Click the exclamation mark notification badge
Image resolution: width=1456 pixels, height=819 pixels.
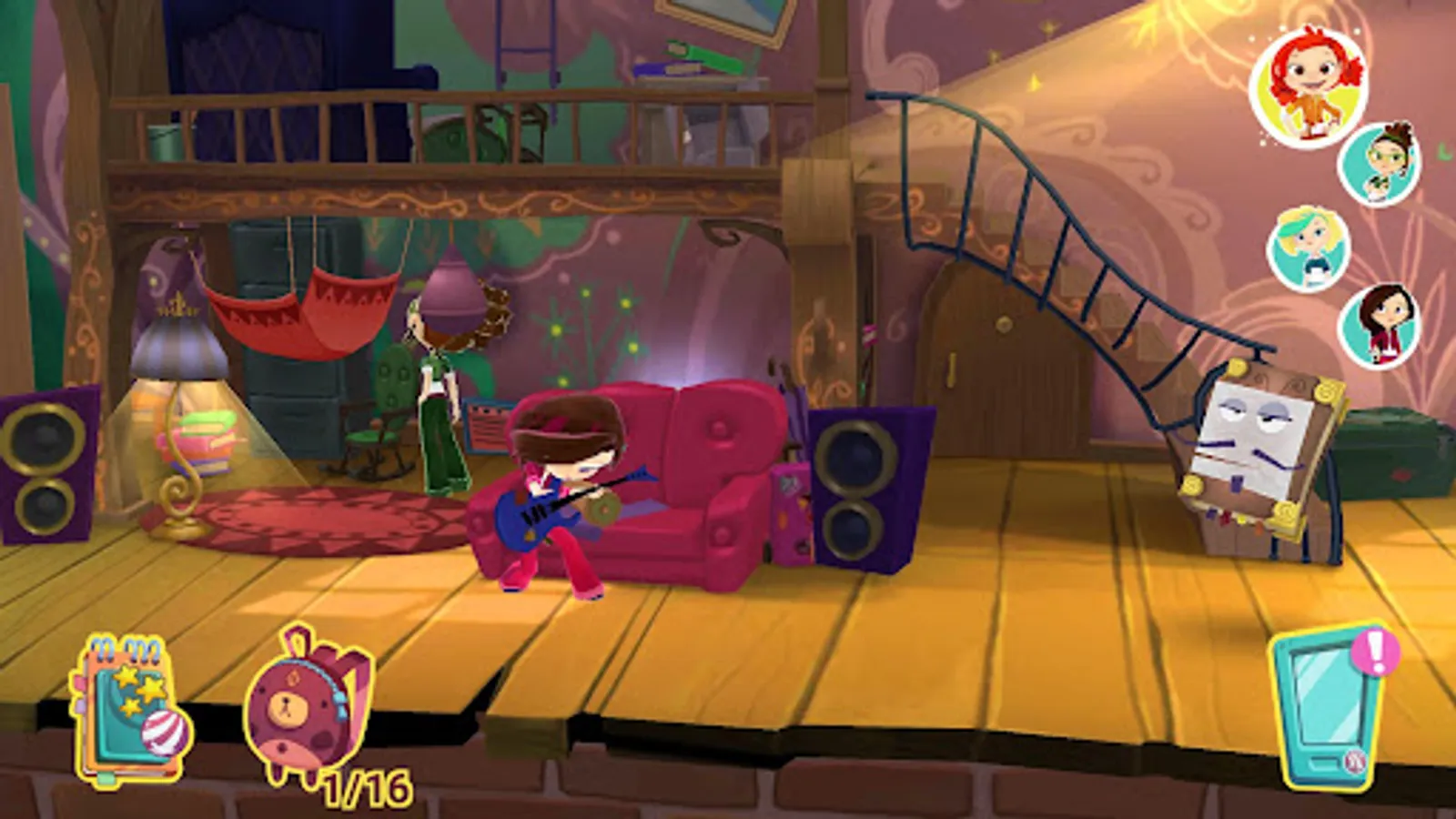(x=1376, y=653)
